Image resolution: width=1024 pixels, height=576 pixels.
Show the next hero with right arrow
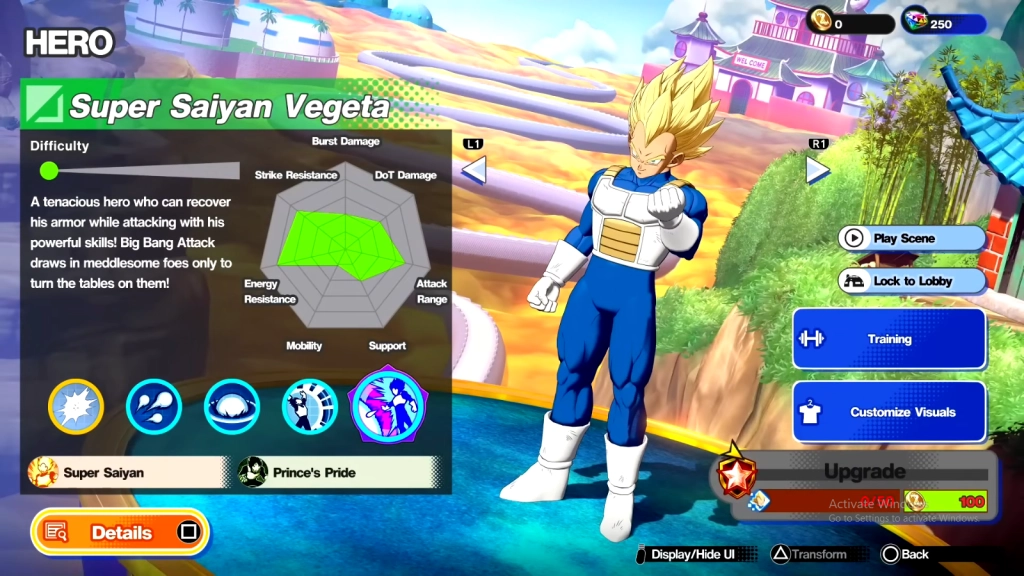click(x=818, y=170)
